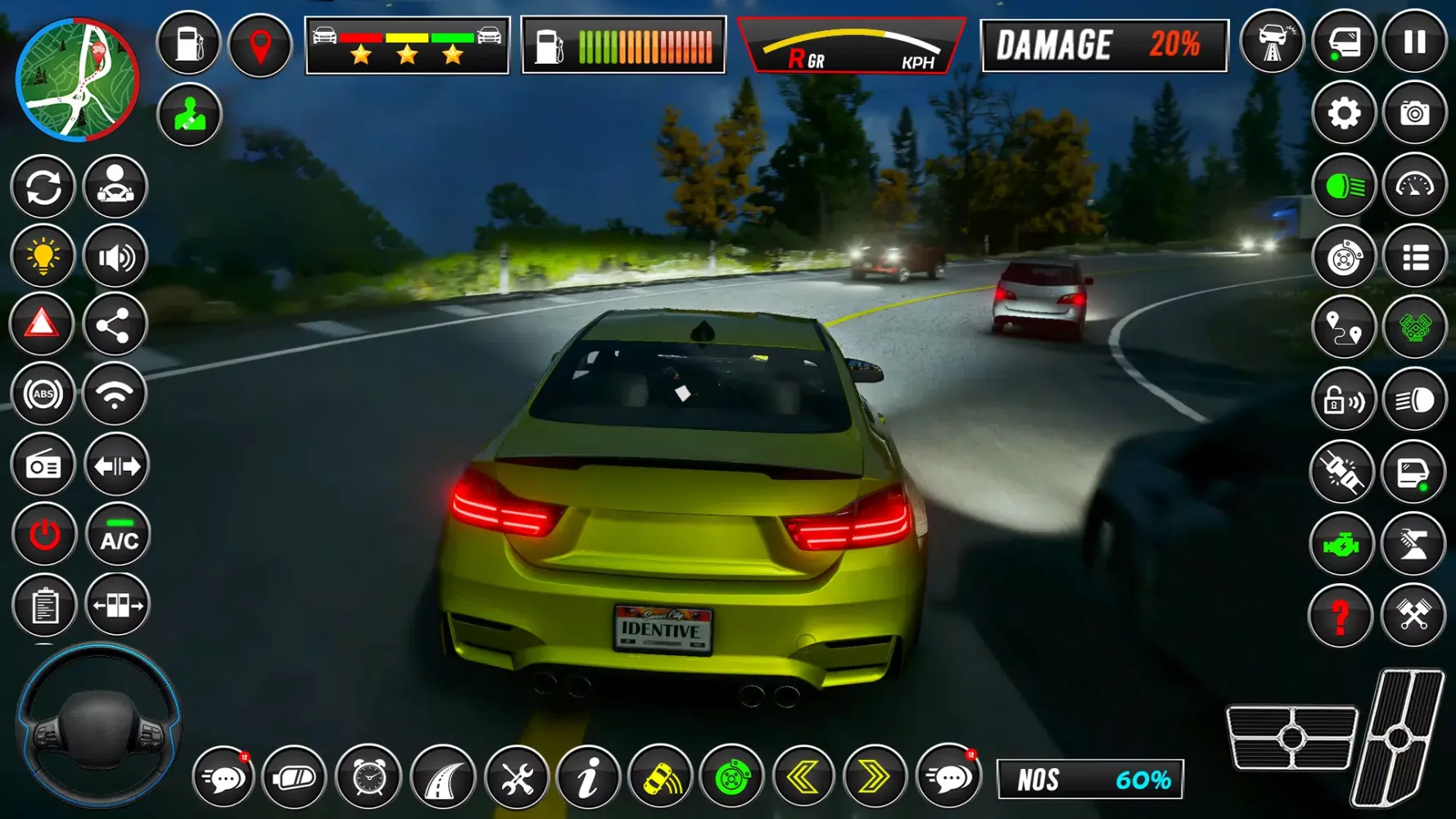
Task: Open the left arrow chevron control
Action: pyautogui.click(x=806, y=779)
